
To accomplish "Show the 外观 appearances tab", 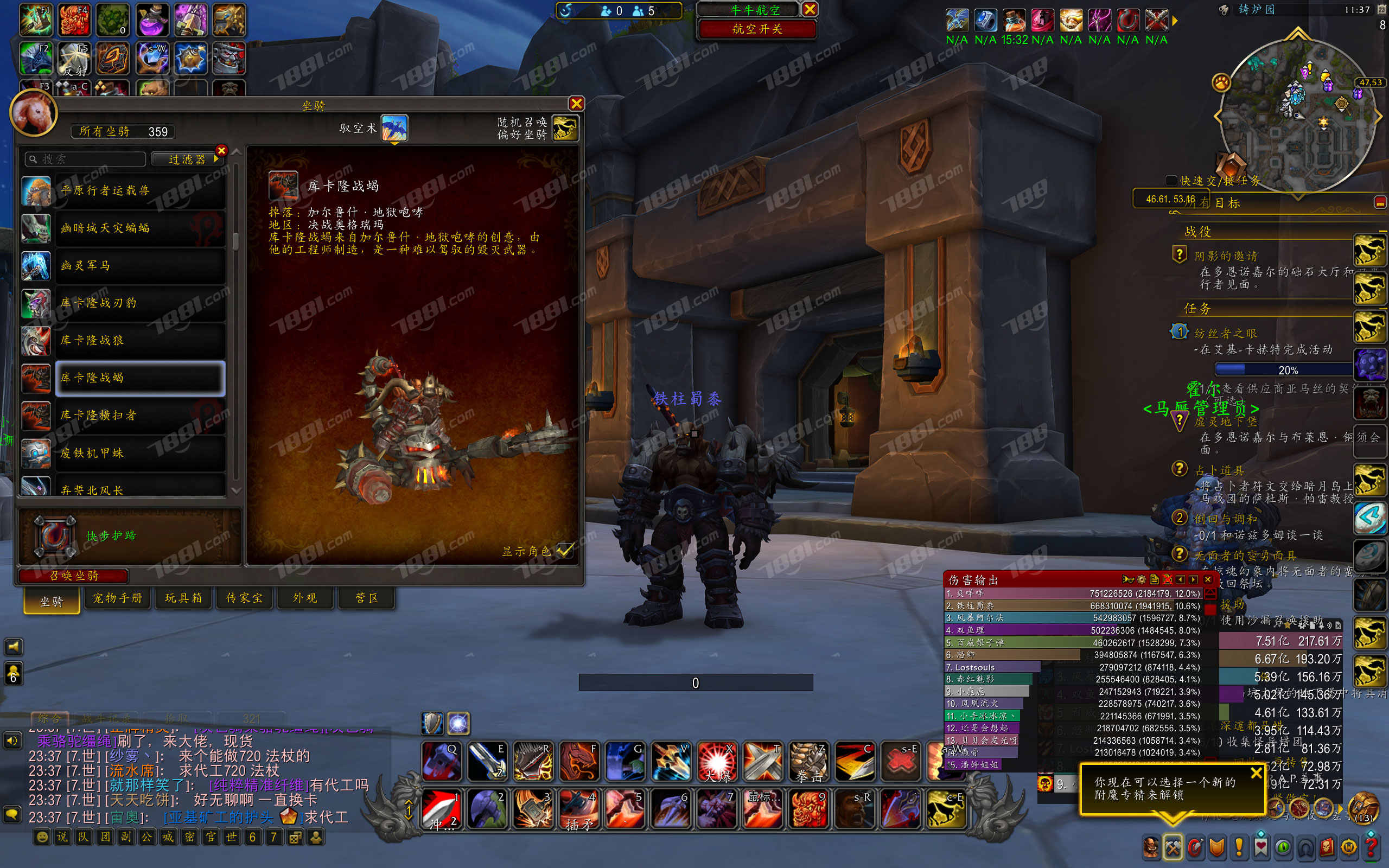I will [x=305, y=598].
